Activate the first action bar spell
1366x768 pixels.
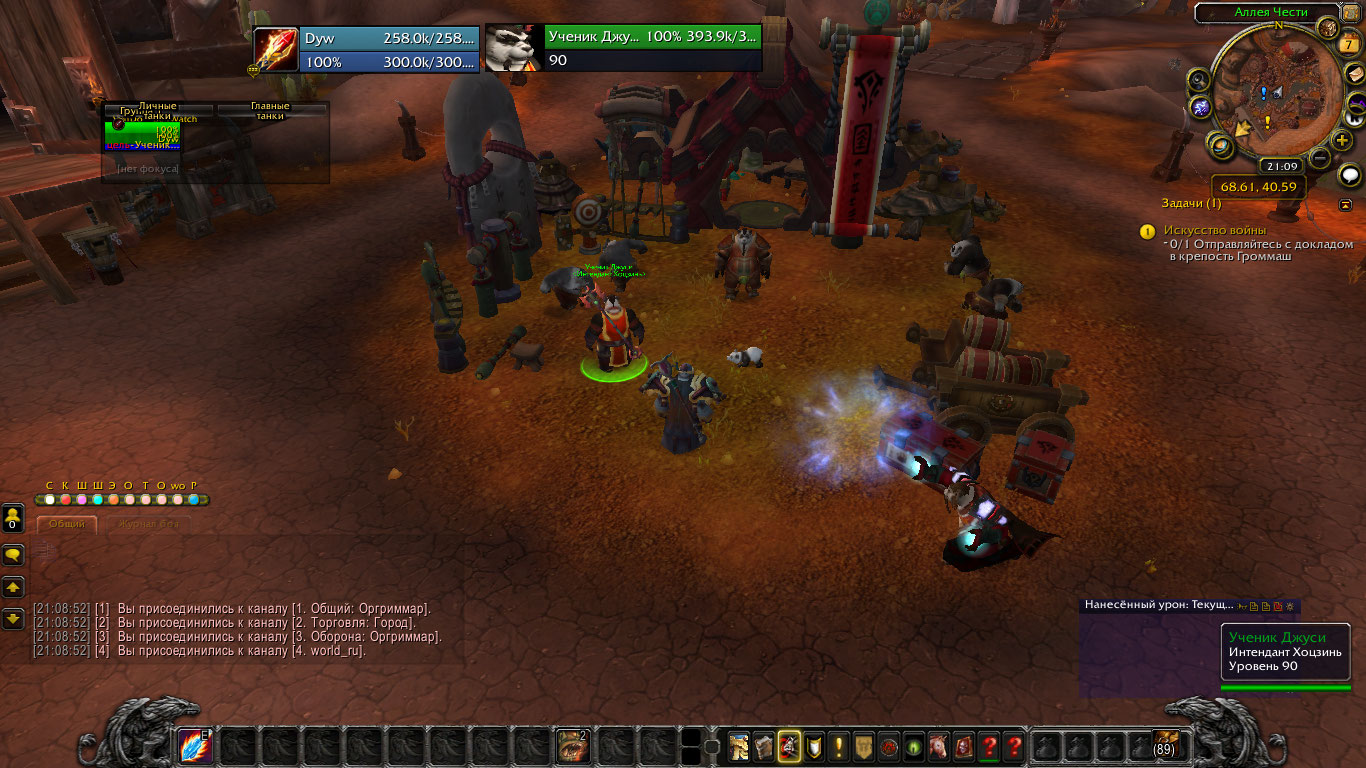195,745
